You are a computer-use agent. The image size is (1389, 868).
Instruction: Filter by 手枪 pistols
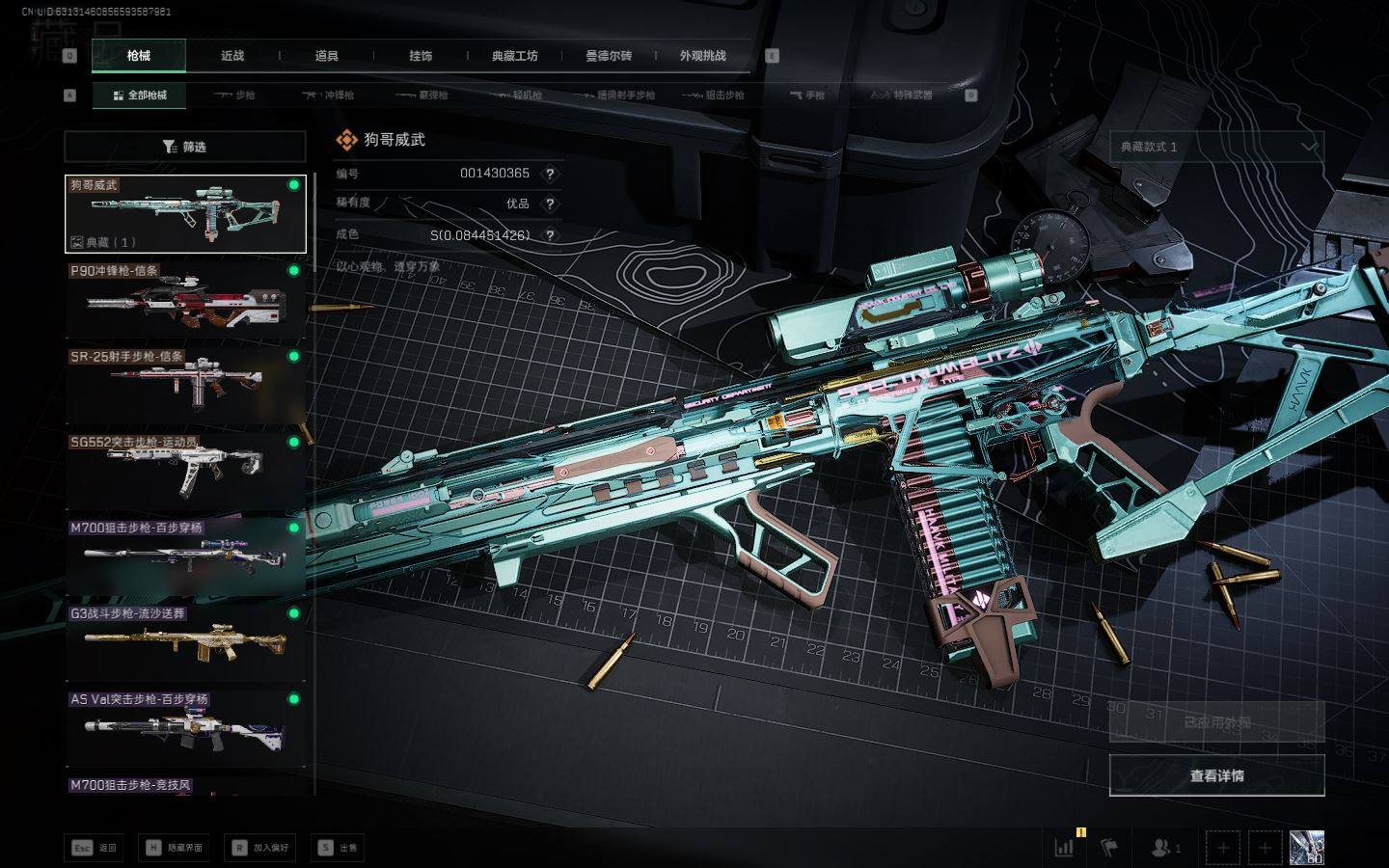coord(806,95)
